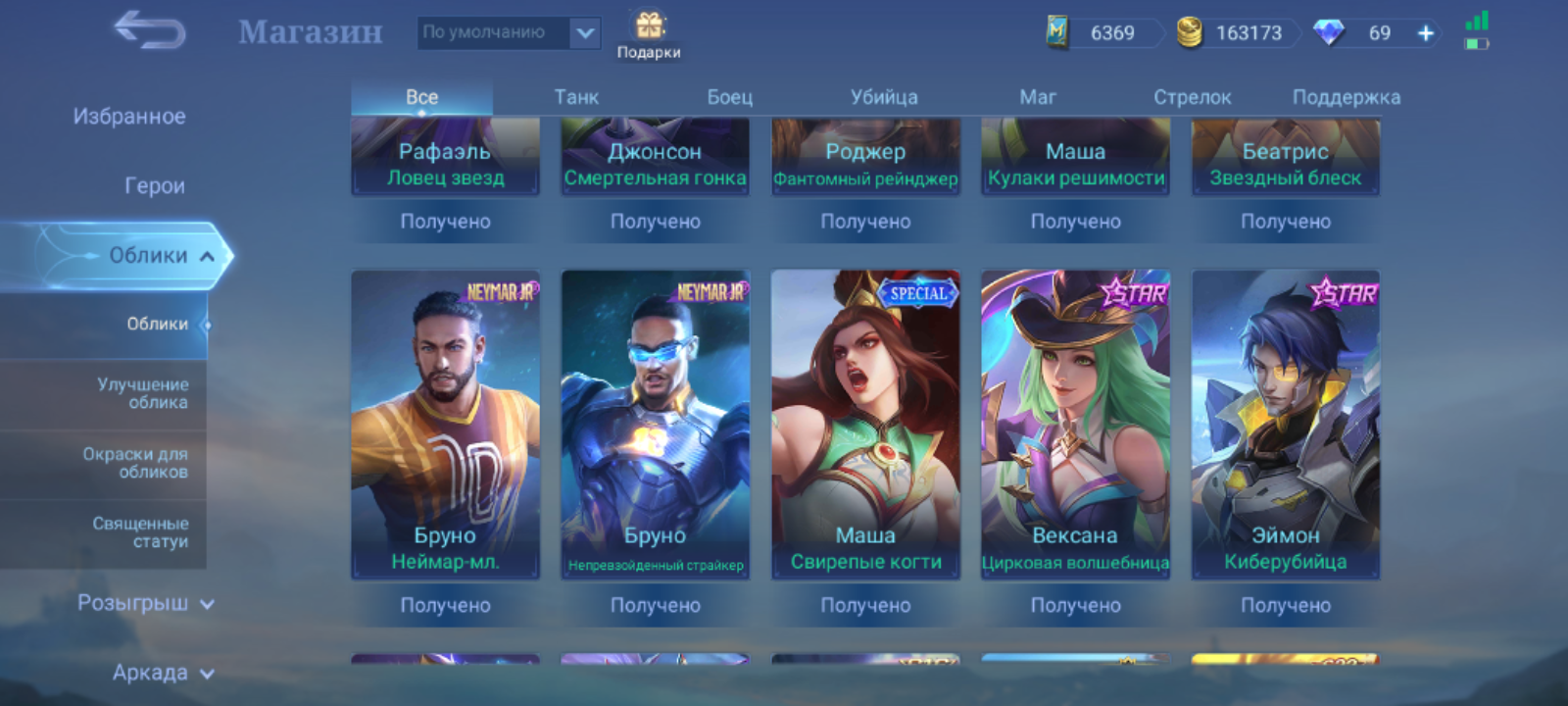
Task: Open Священные статуи submenu
Action: coord(140,532)
